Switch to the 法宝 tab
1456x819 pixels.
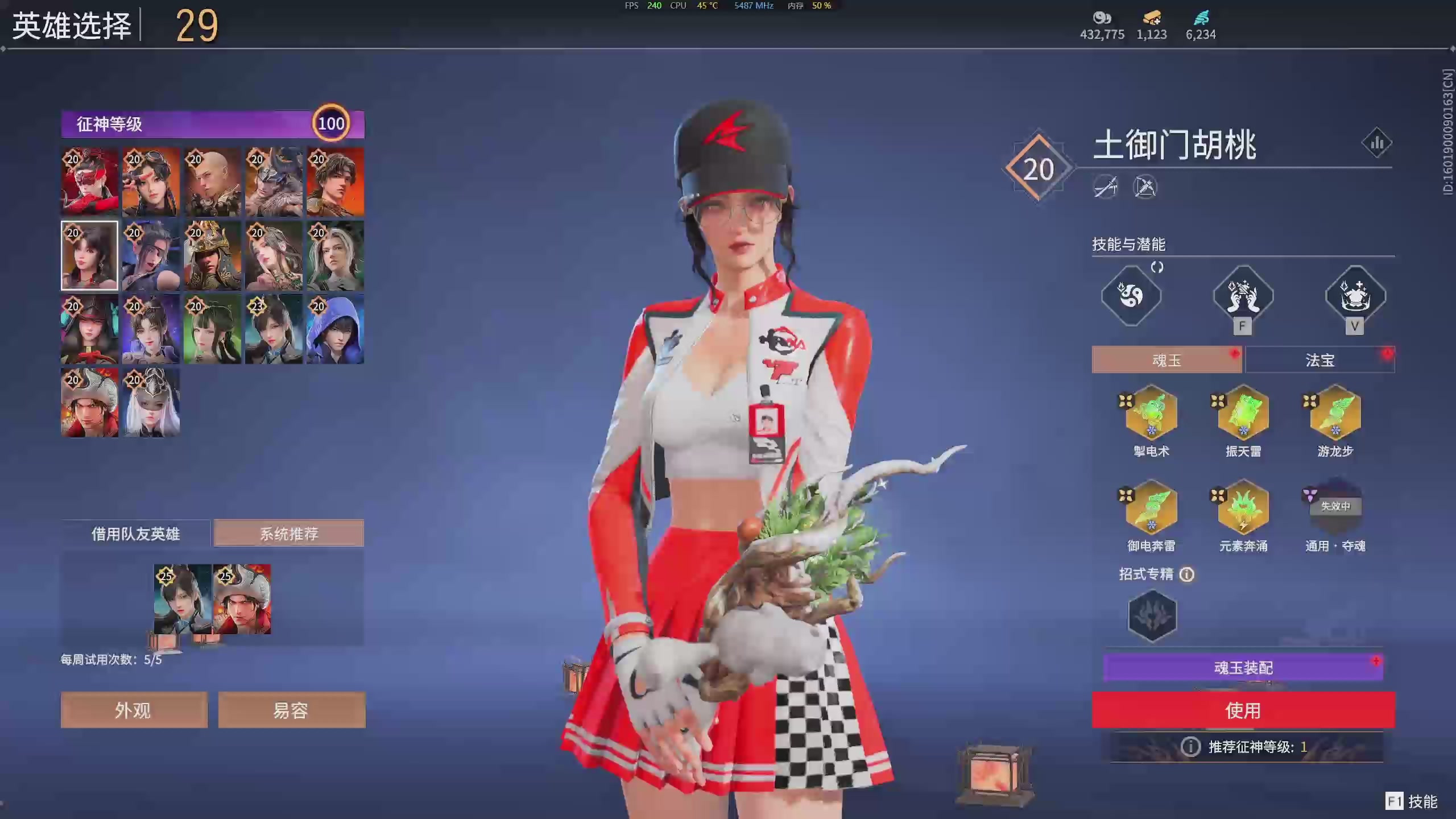[x=1320, y=359]
